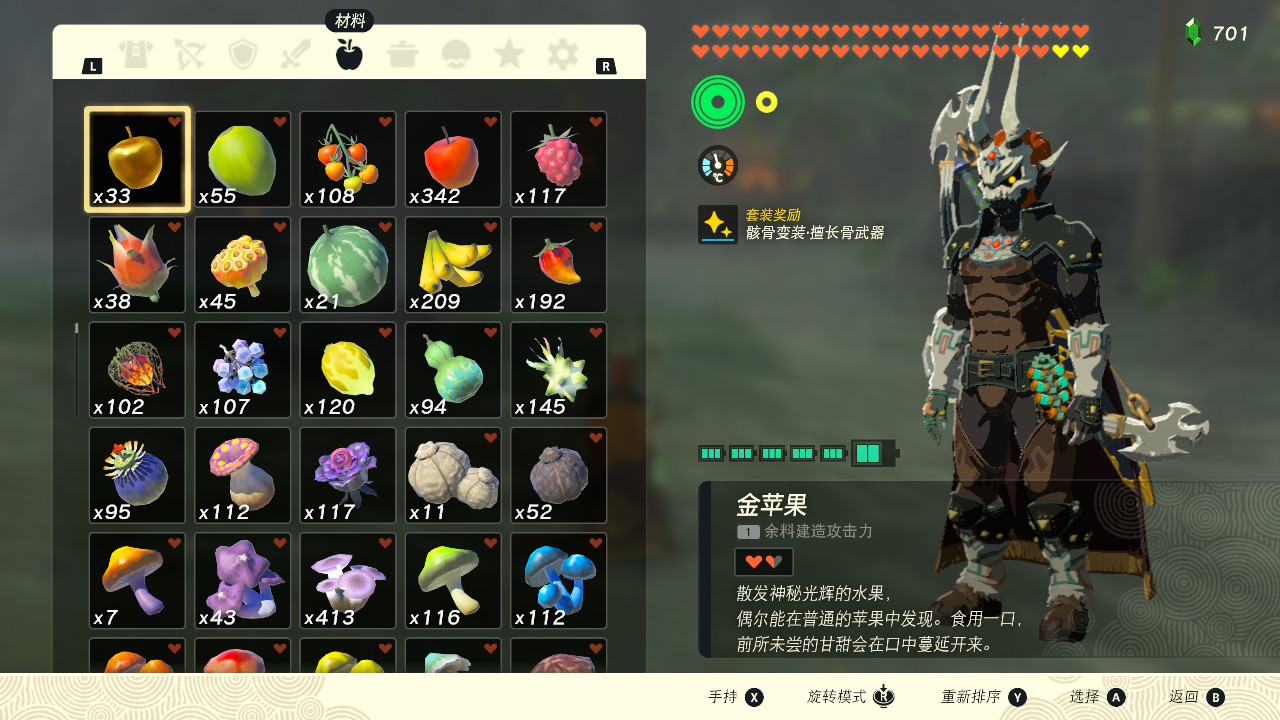The width and height of the screenshot is (1280, 720).
Task: Switch to the armor tab
Action: pos(136,54)
